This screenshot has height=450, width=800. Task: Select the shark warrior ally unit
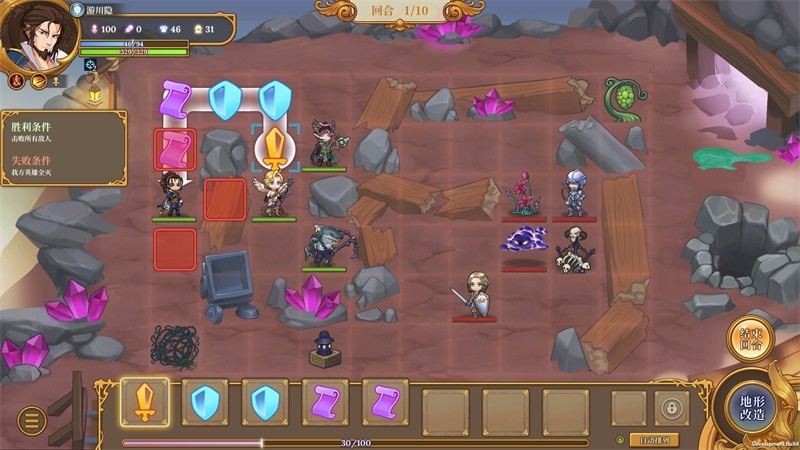coord(324,243)
